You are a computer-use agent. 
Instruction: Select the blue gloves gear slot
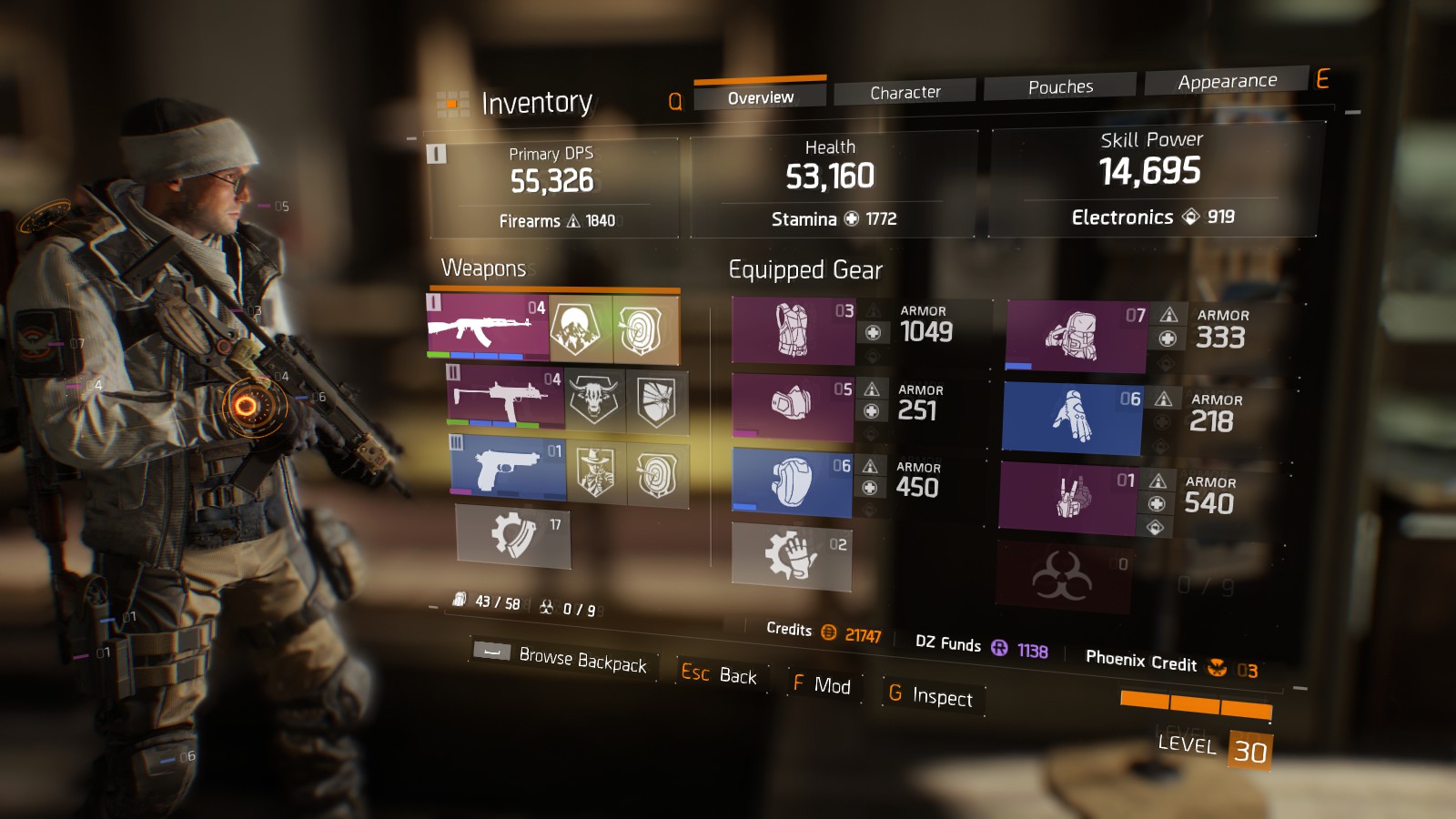[x=1071, y=418]
